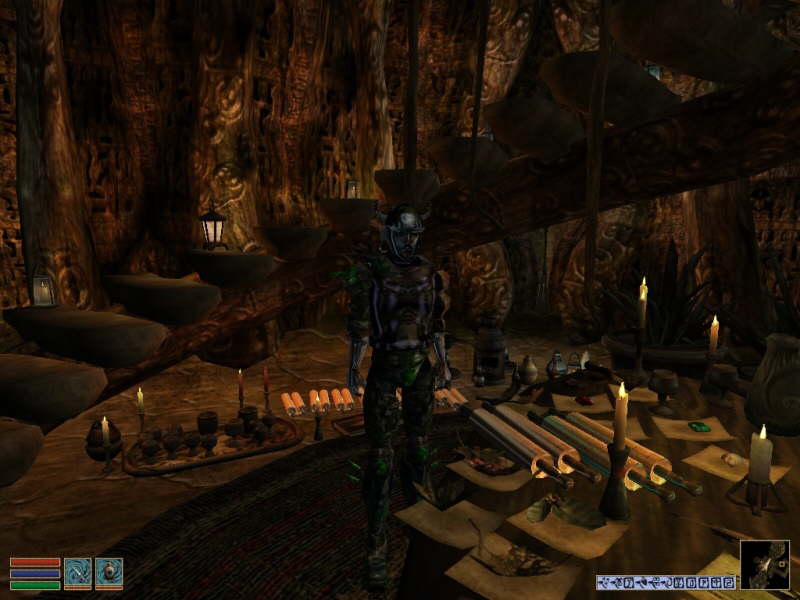Screen dimensions: 800x600
Task: Open the minimap in the corner
Action: tap(765, 565)
